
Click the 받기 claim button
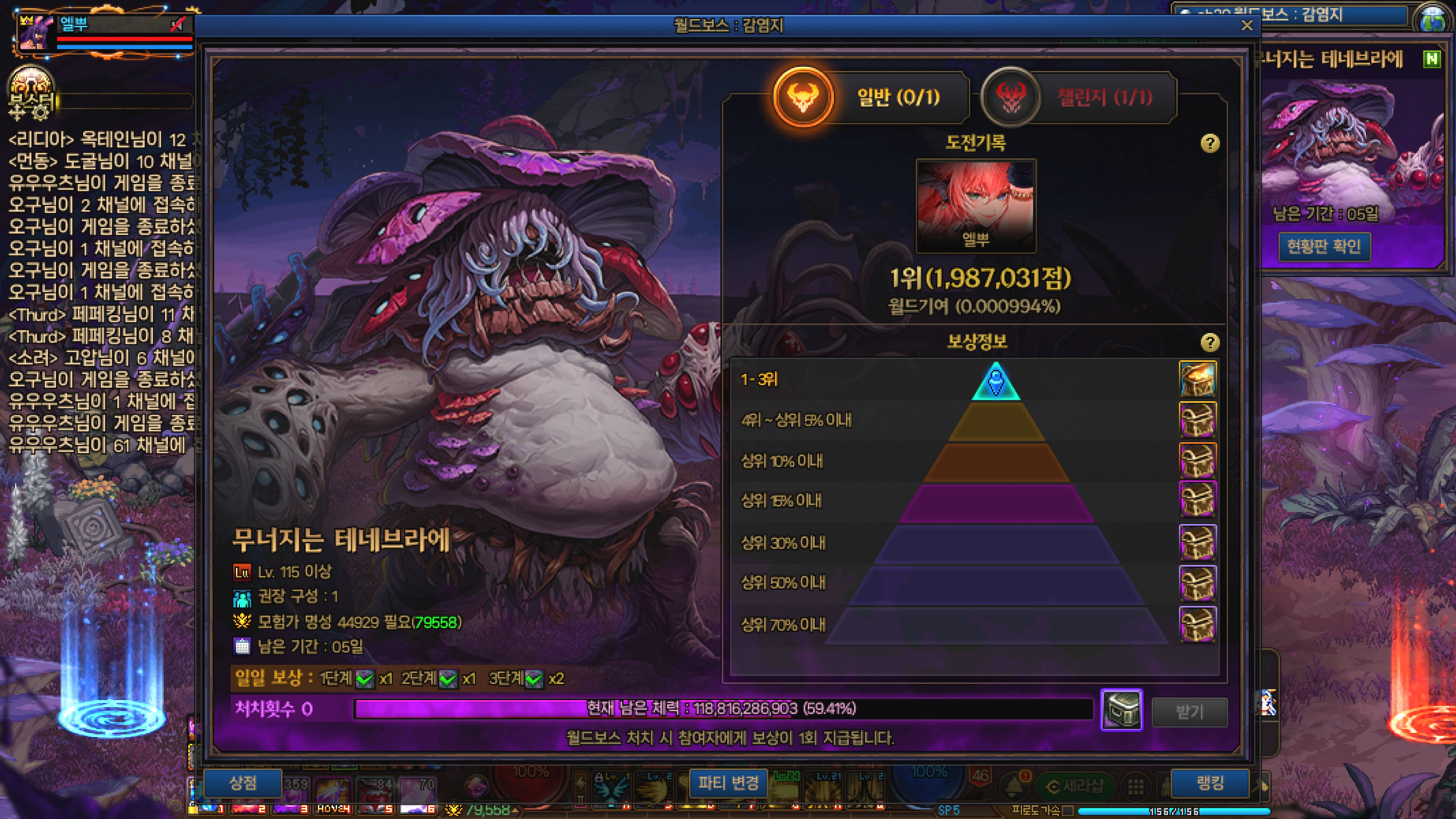[x=1189, y=712]
